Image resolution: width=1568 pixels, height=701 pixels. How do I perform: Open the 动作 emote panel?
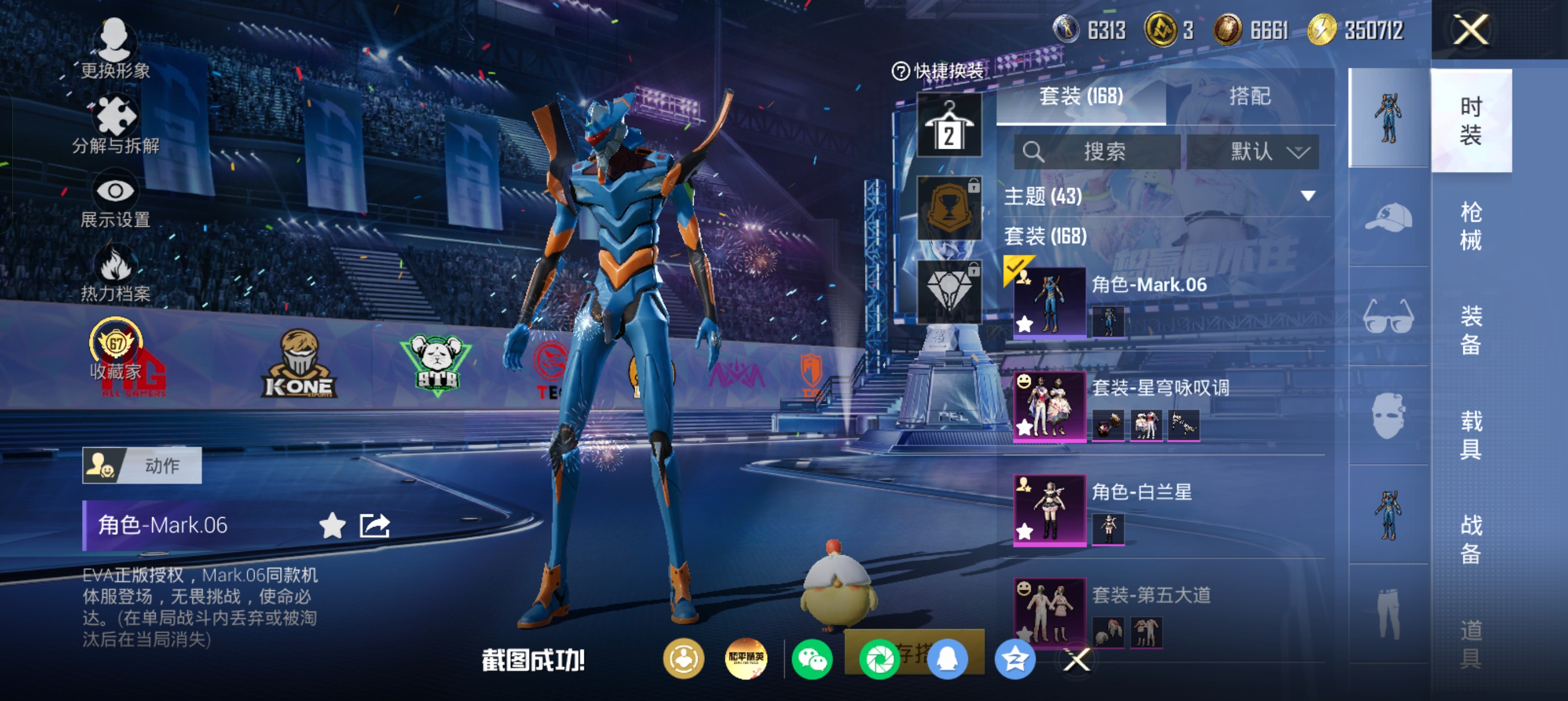click(x=142, y=465)
